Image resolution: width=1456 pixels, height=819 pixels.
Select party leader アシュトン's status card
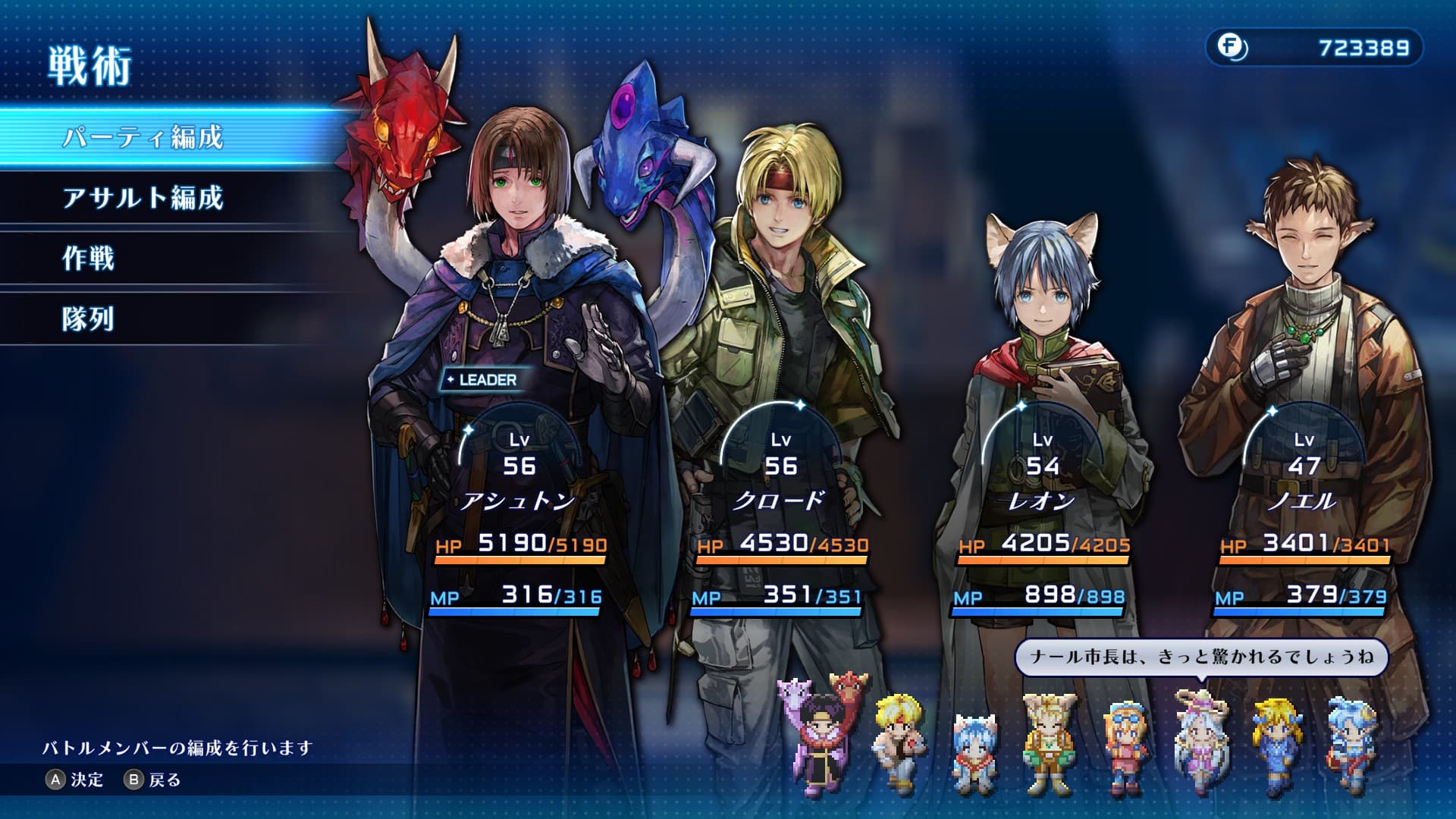click(x=519, y=516)
